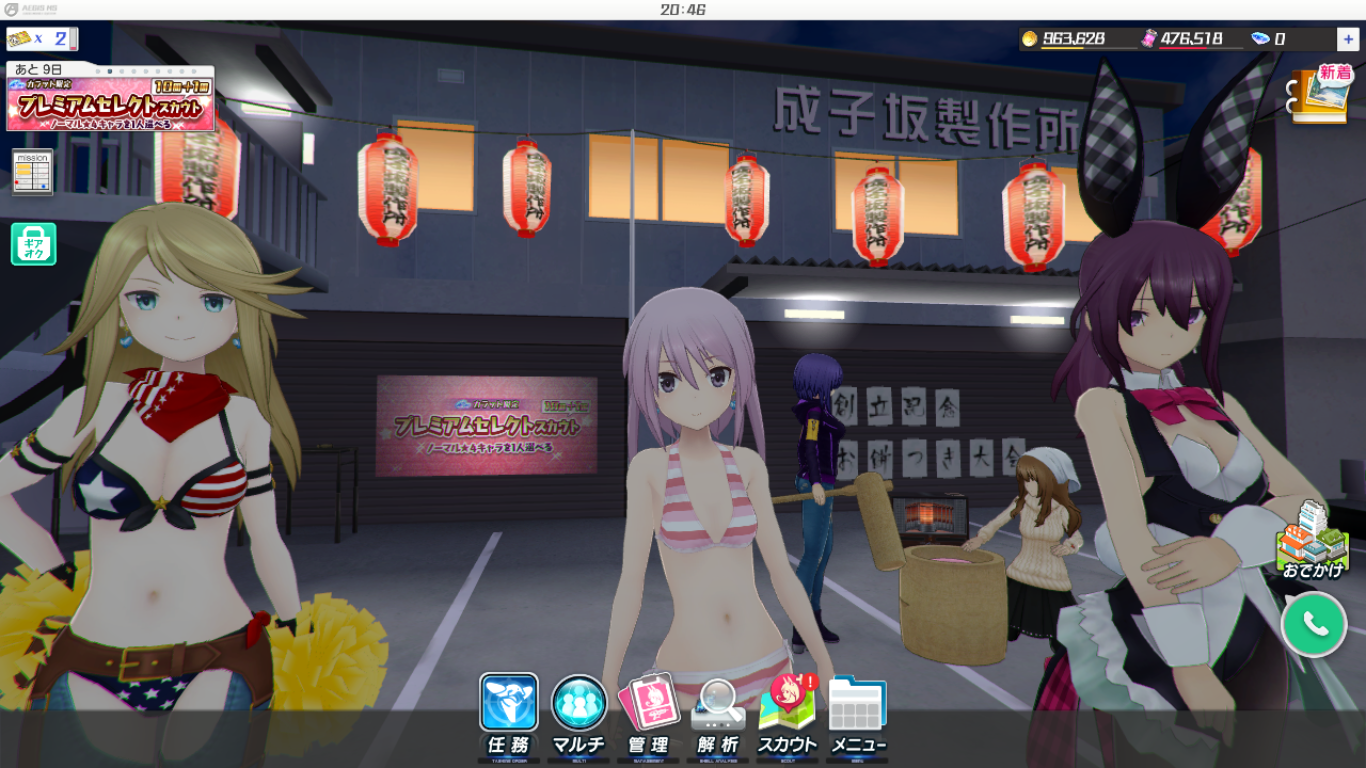1366x768 pixels.
Task: Tap the green phone call button
Action: point(1314,624)
